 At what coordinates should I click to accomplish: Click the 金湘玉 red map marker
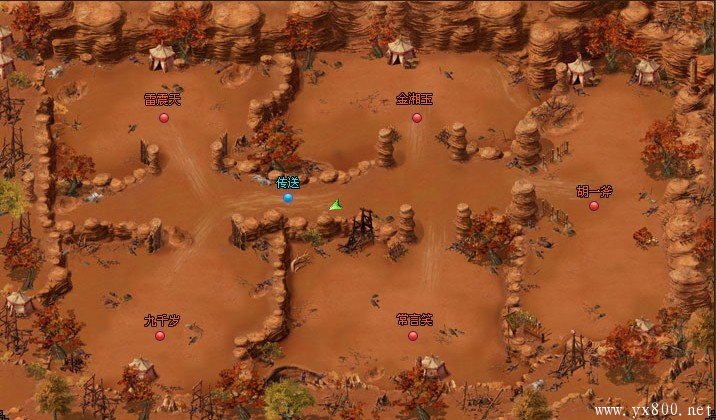point(417,117)
